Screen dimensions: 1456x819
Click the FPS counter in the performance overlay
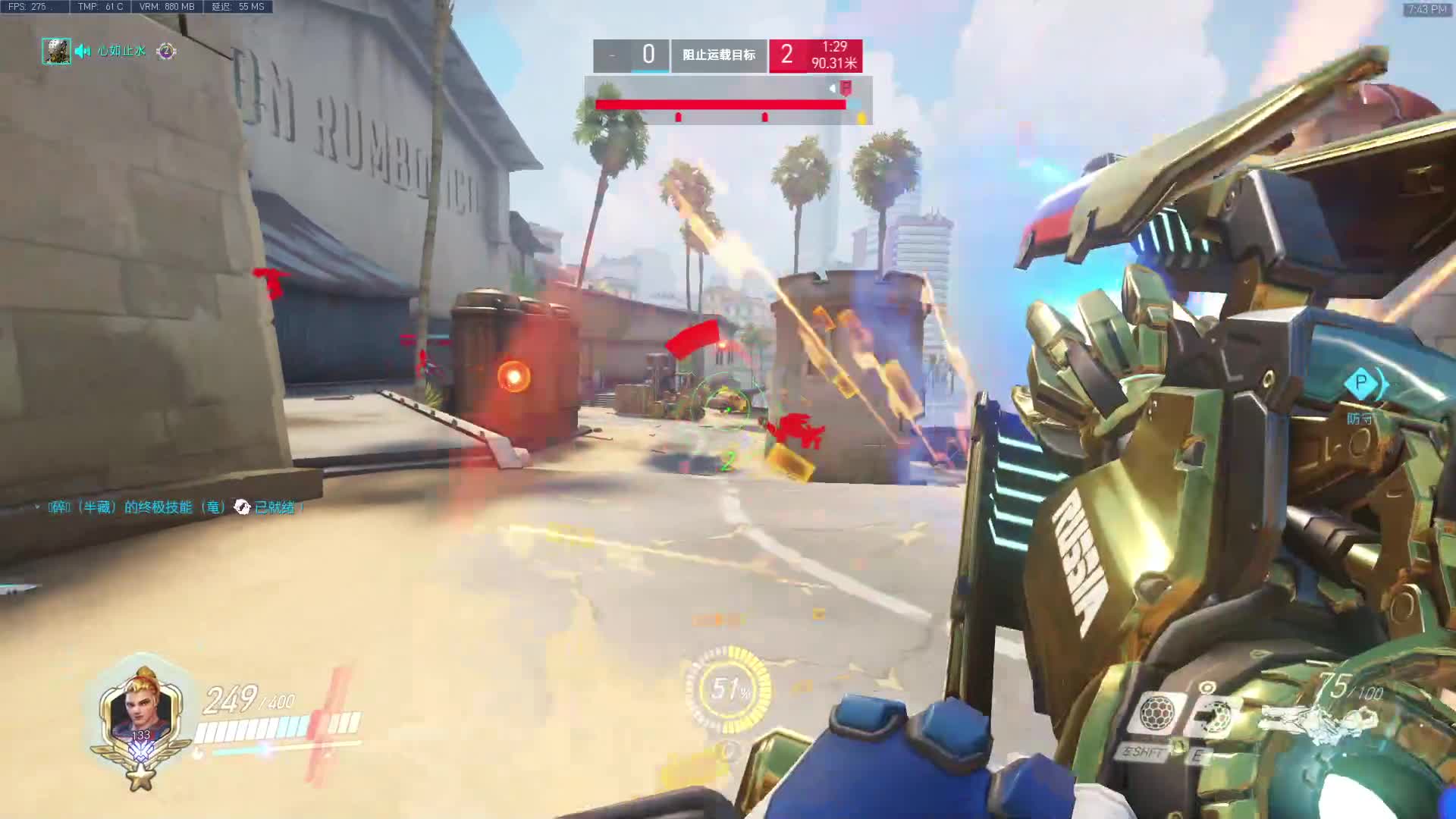point(27,7)
